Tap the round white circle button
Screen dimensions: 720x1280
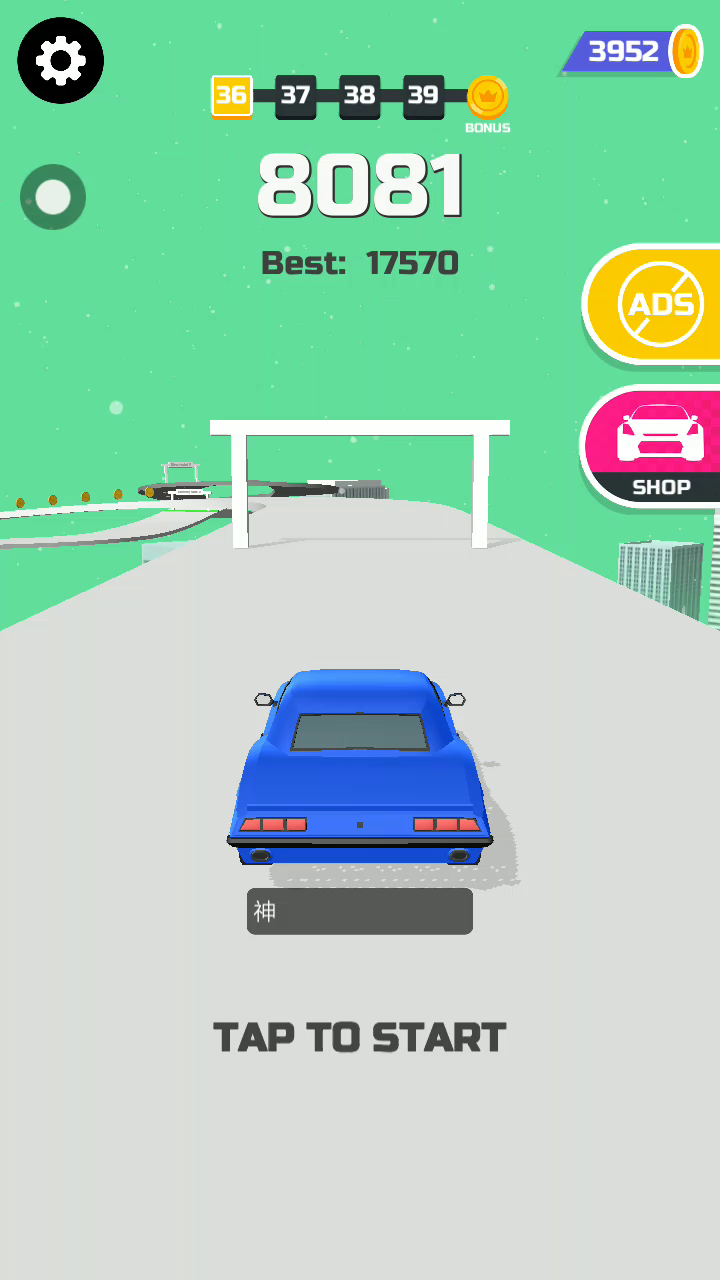pyautogui.click(x=53, y=197)
